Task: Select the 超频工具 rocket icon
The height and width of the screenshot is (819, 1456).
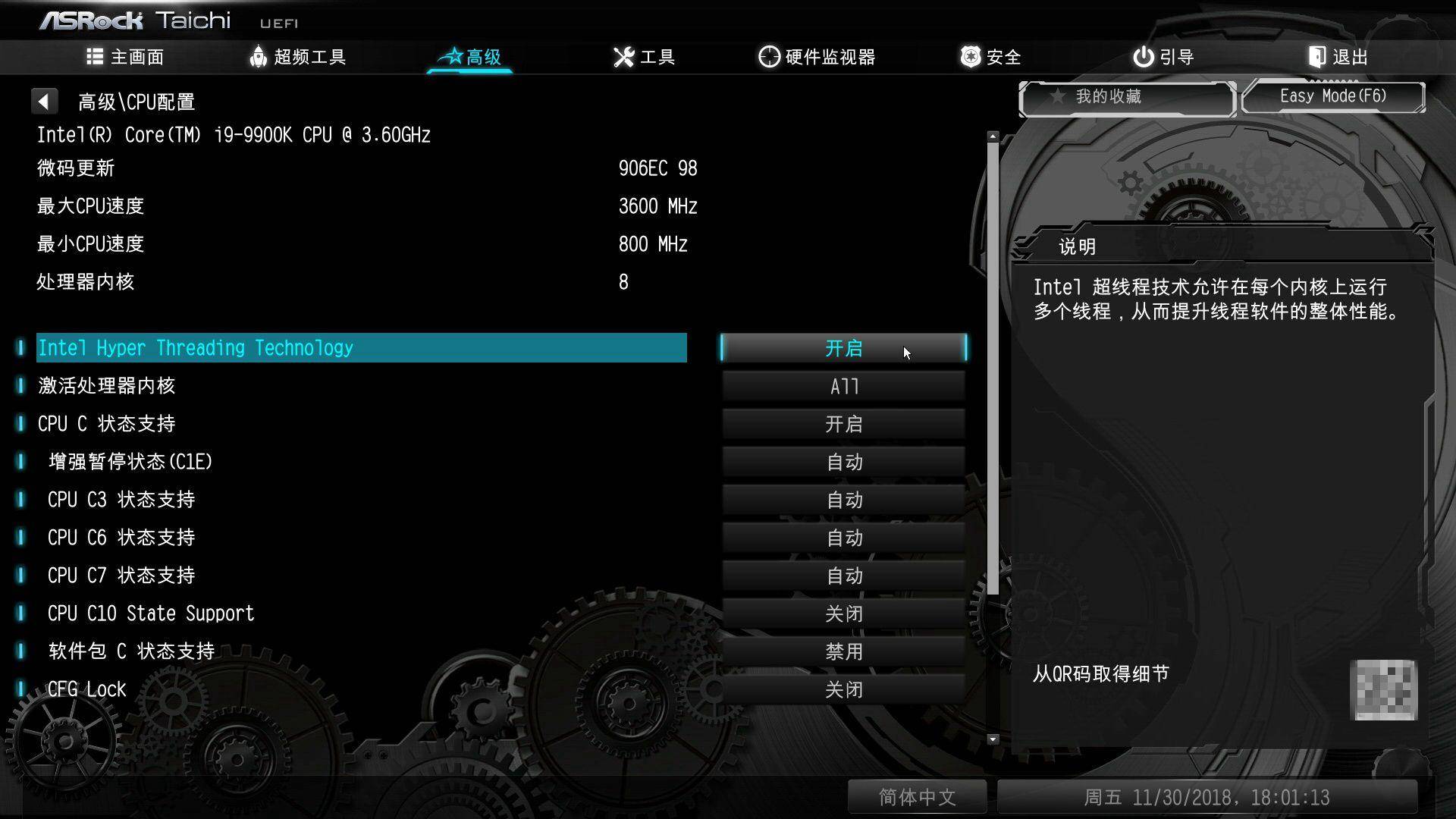Action: point(259,57)
